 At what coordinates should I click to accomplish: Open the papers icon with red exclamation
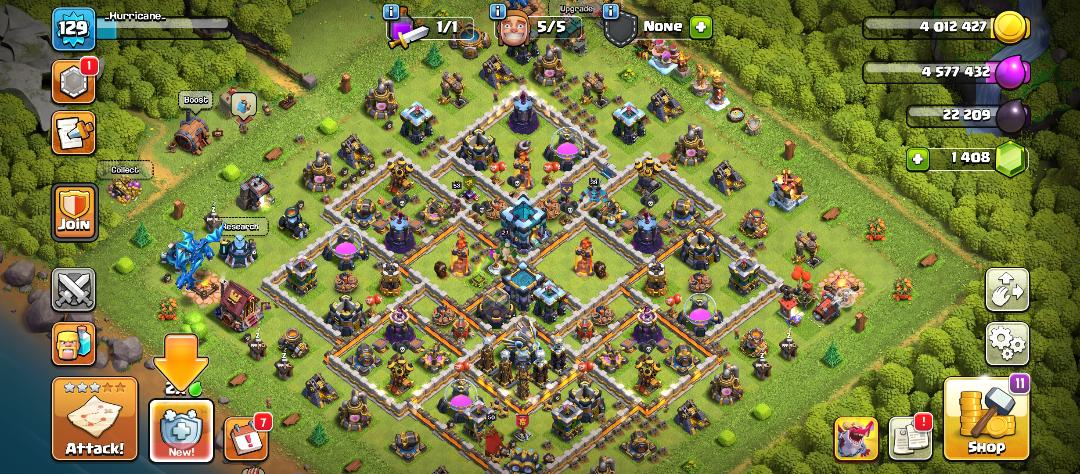tap(908, 438)
